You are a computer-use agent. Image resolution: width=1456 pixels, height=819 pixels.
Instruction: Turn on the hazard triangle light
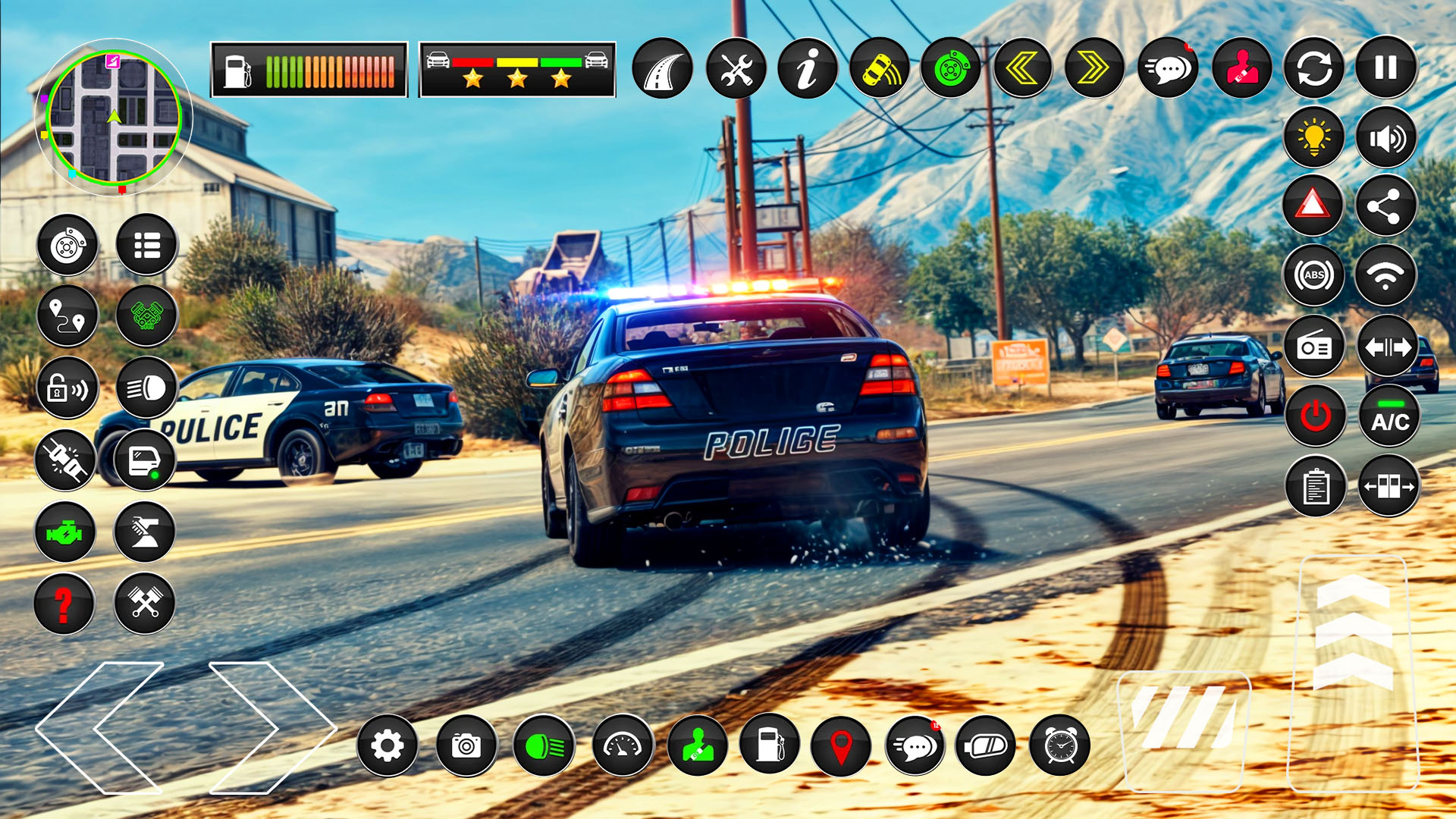1313,206
